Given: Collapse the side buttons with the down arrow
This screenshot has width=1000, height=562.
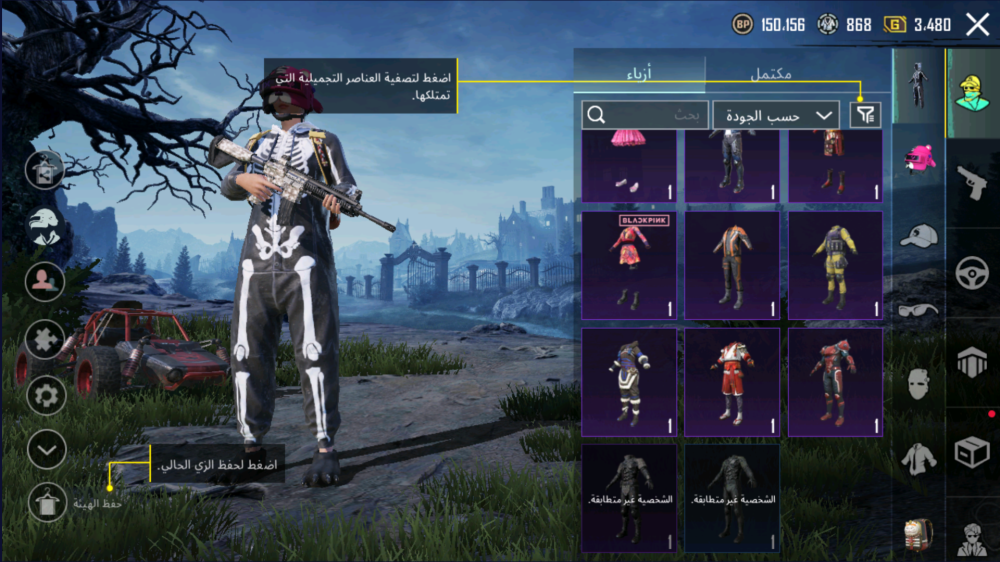Looking at the screenshot, I should tap(46, 450).
